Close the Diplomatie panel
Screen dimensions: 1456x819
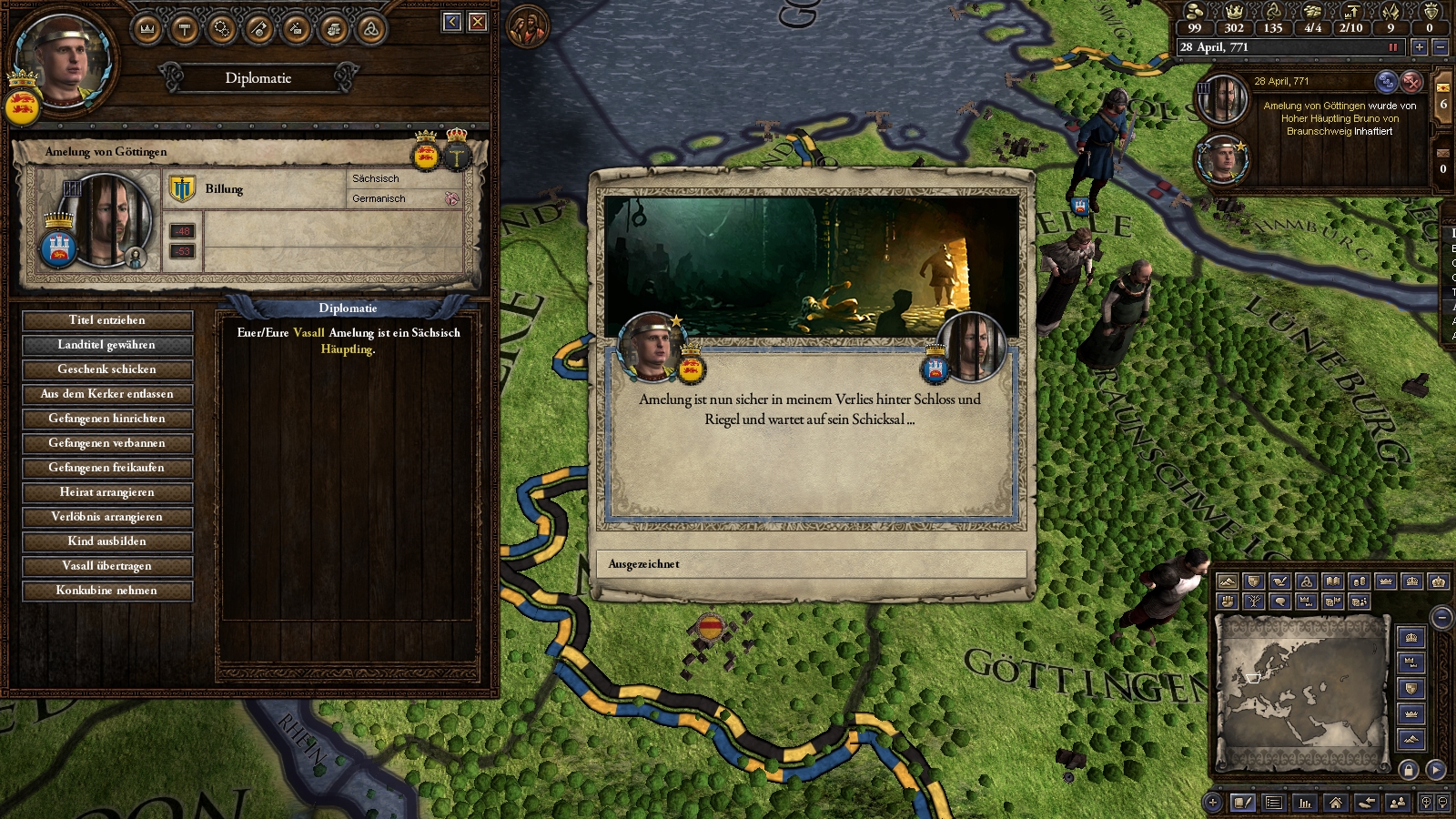coord(478,22)
